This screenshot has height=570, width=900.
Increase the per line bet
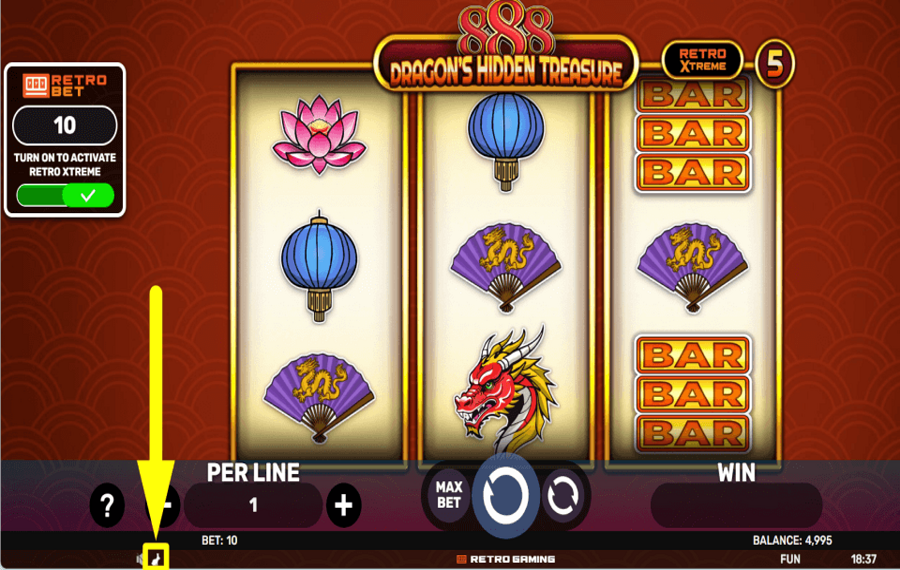click(343, 505)
